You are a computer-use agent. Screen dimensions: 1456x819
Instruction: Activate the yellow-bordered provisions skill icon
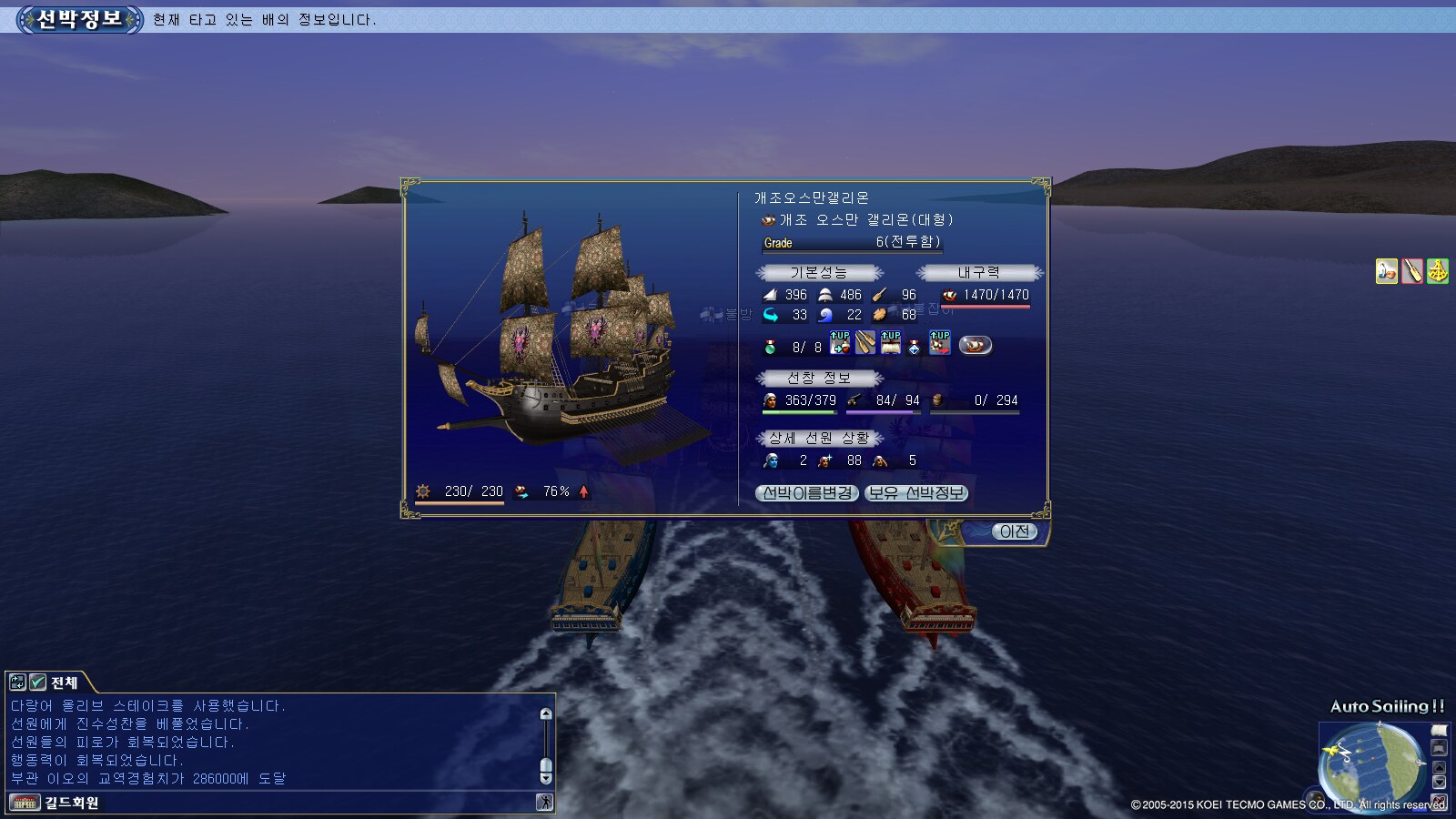pyautogui.click(x=1386, y=271)
